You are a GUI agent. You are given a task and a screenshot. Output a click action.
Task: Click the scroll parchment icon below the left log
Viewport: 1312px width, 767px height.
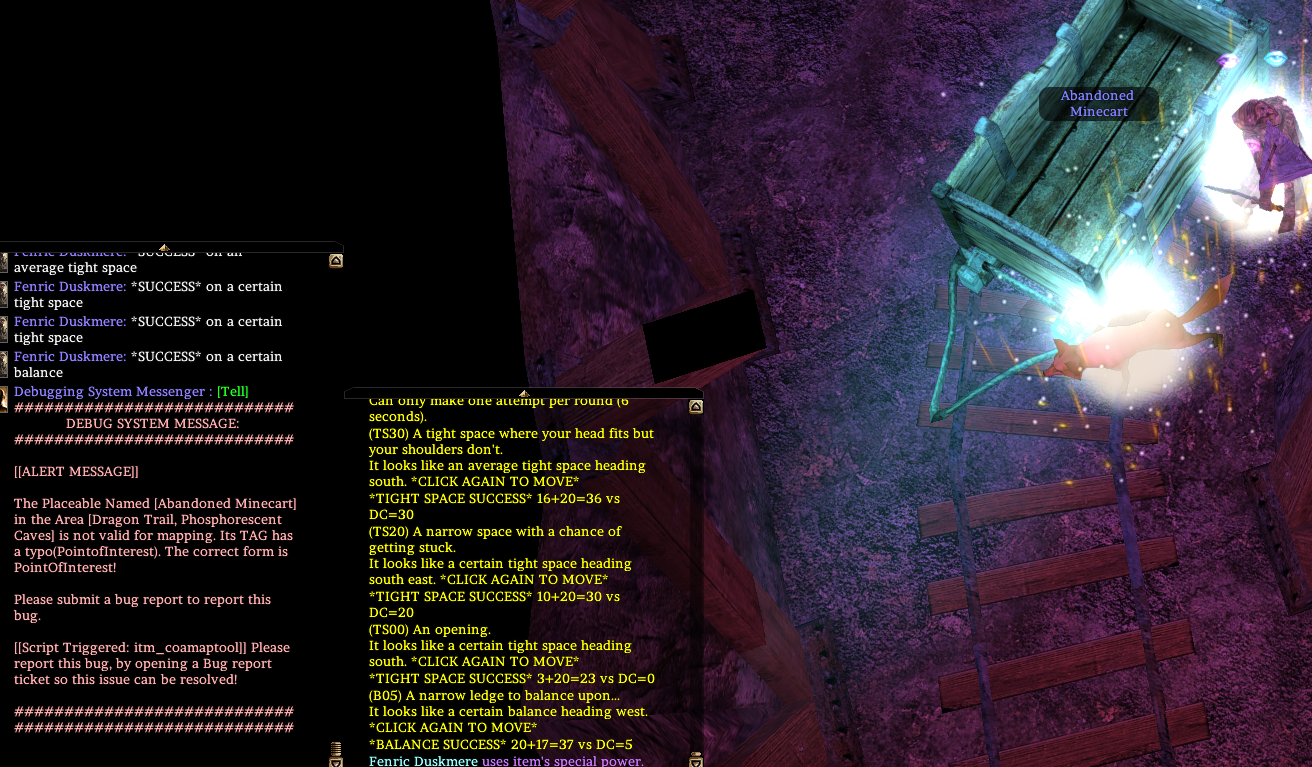[334, 748]
